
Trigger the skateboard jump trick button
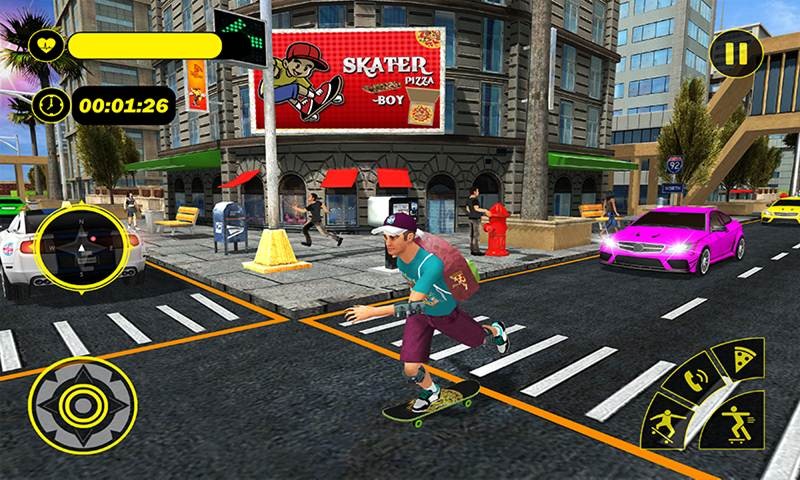point(665,421)
